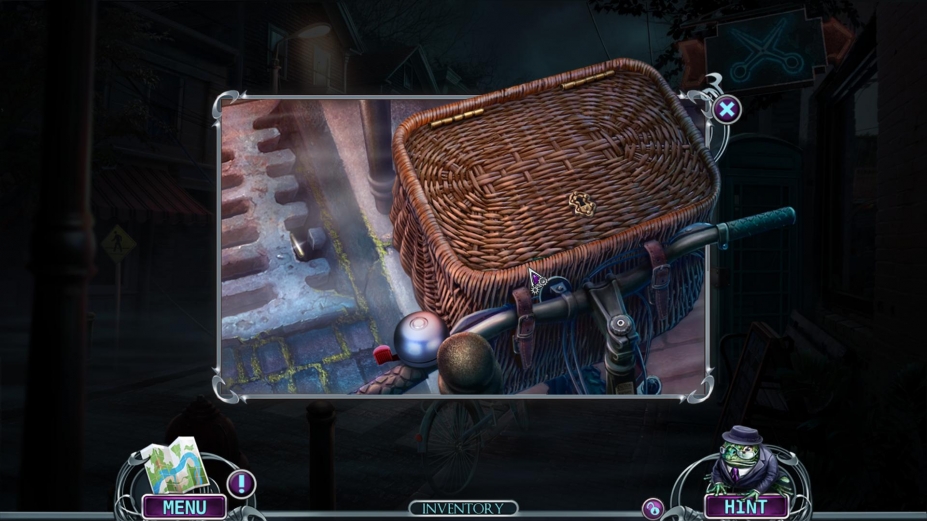Use the HINT button
Screen dimensions: 927x521
(745, 507)
